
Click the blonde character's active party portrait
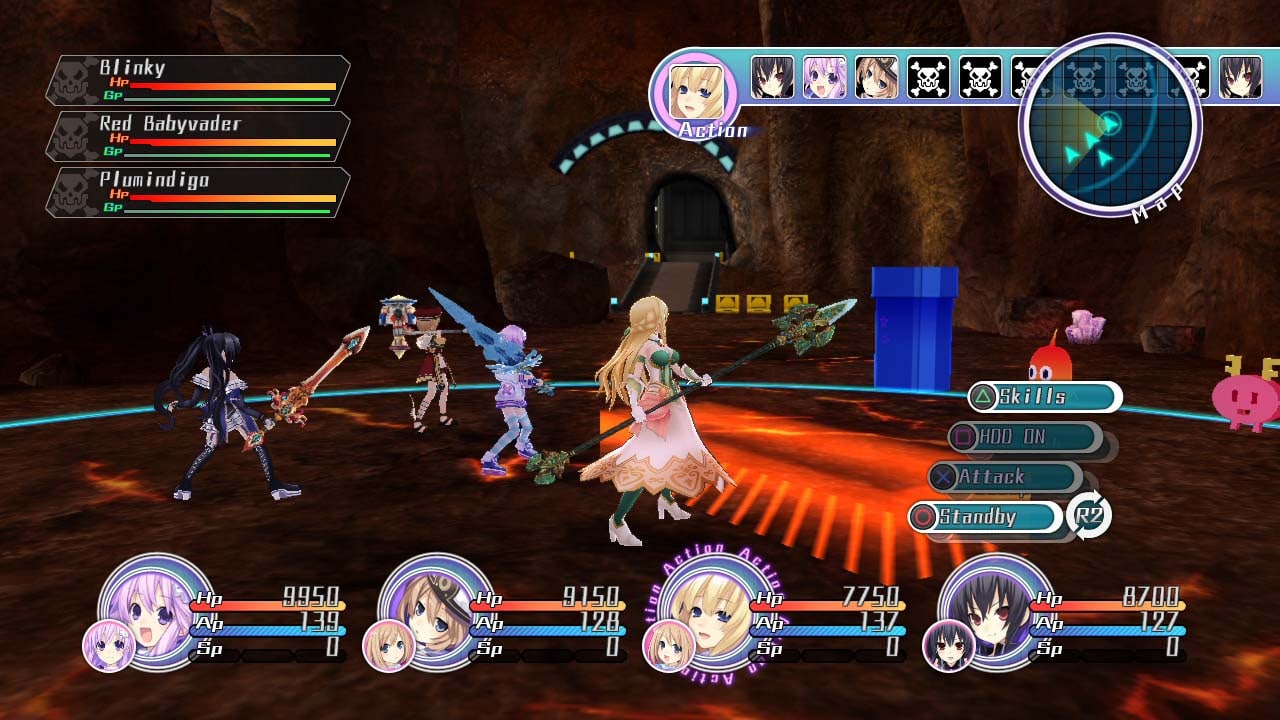[x=715, y=608]
